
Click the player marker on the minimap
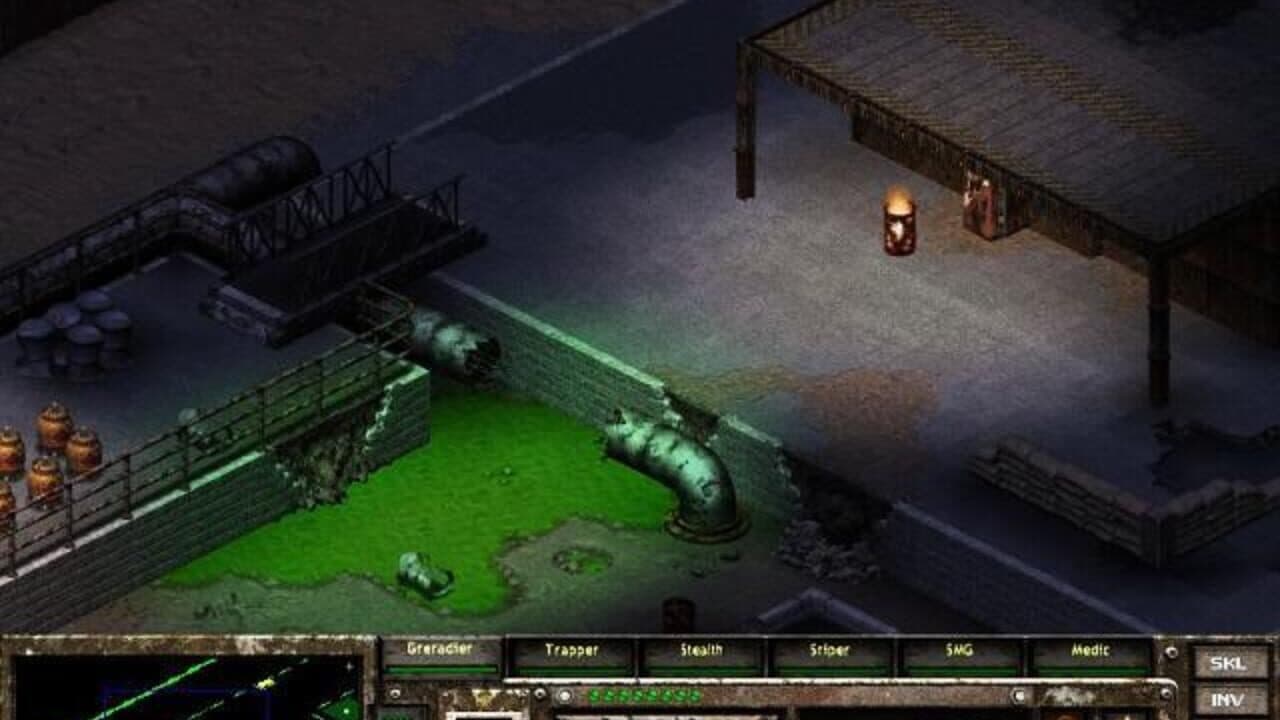click(264, 683)
